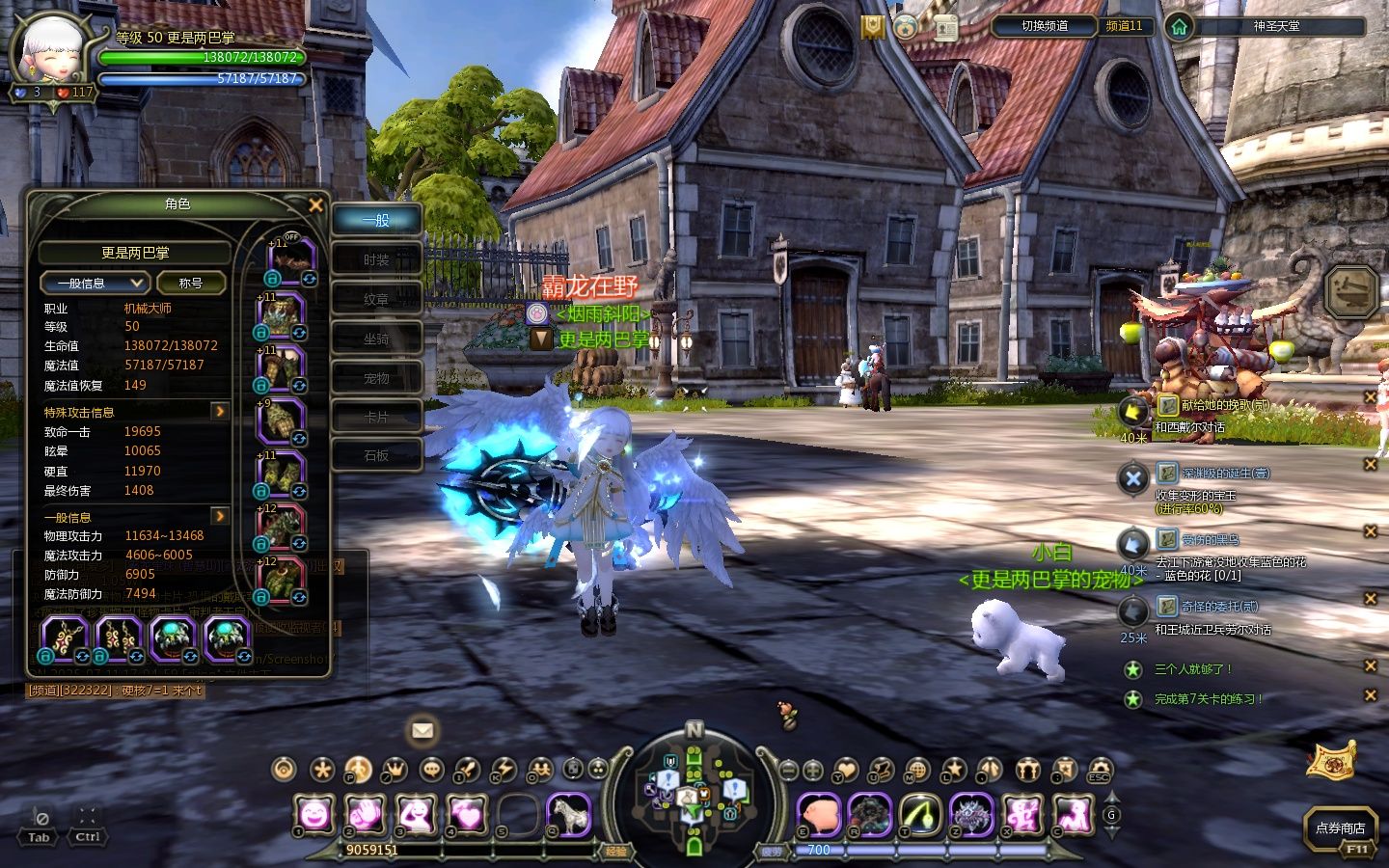
Task: Open the world map scroll icon
Action: click(x=1331, y=760)
